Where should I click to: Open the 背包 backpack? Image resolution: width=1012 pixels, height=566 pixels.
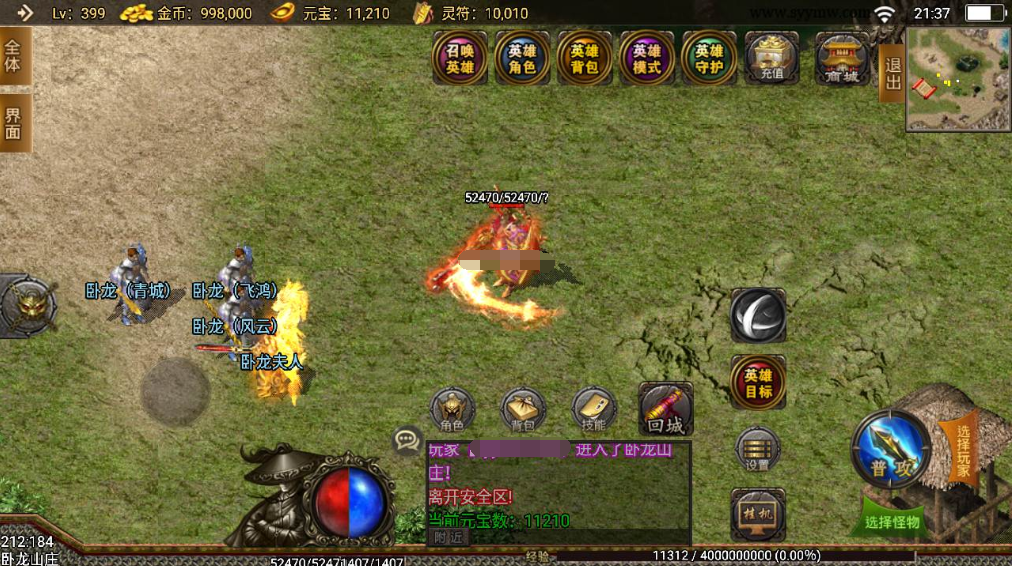pyautogui.click(x=523, y=410)
